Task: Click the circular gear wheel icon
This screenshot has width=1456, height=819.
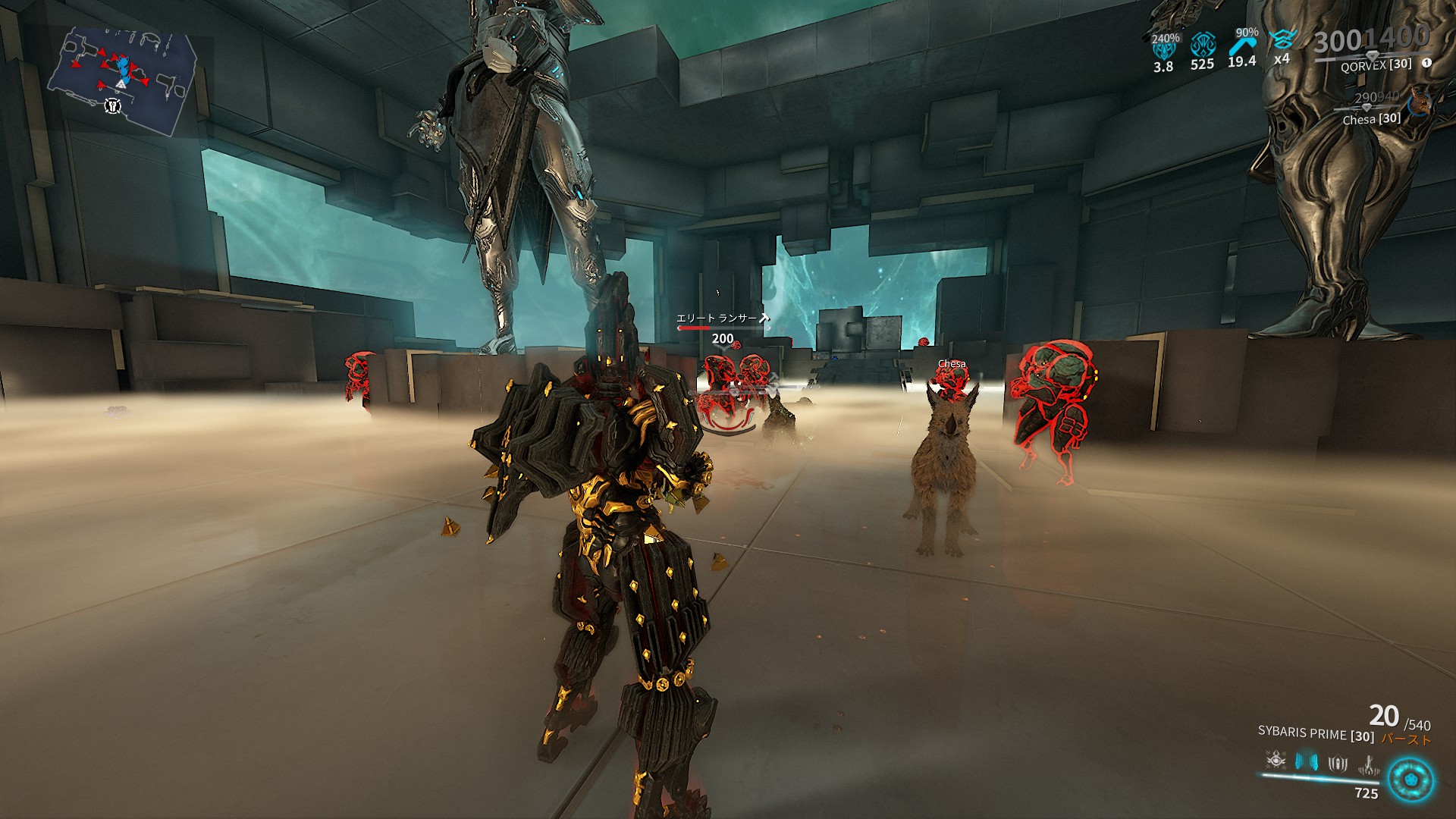Action: [1411, 780]
